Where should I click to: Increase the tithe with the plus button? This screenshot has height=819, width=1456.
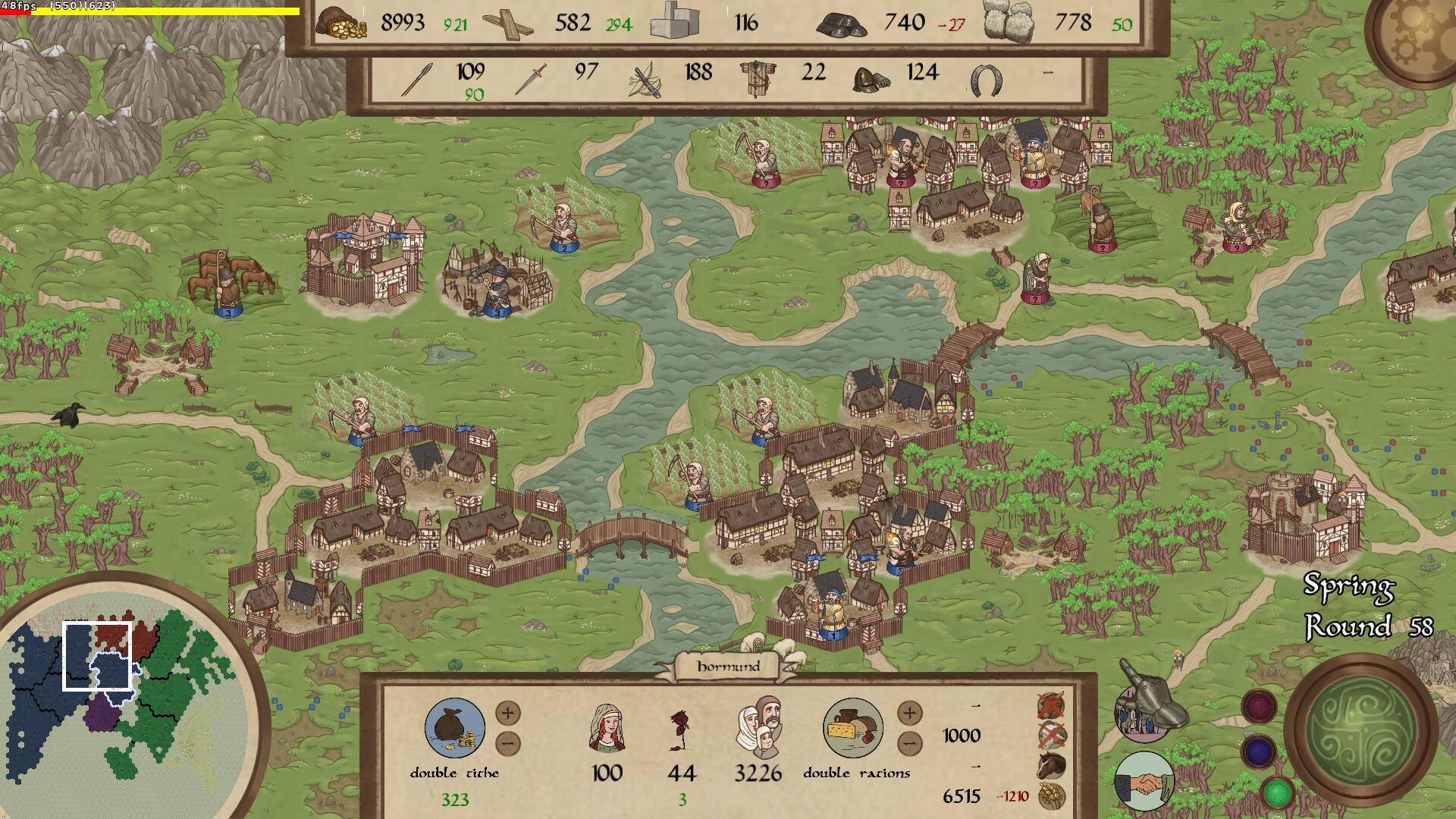click(508, 713)
